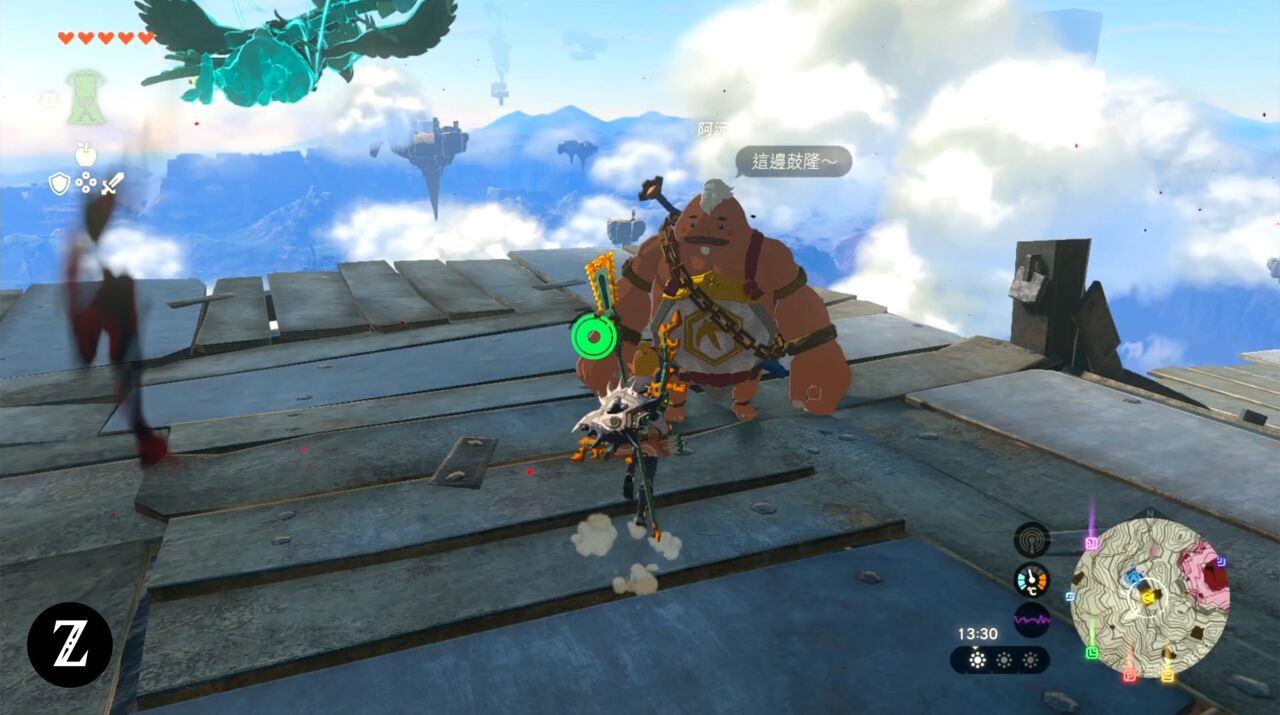Click the purple waveform noise meter
Viewport: 1280px width, 715px height.
(1031, 620)
